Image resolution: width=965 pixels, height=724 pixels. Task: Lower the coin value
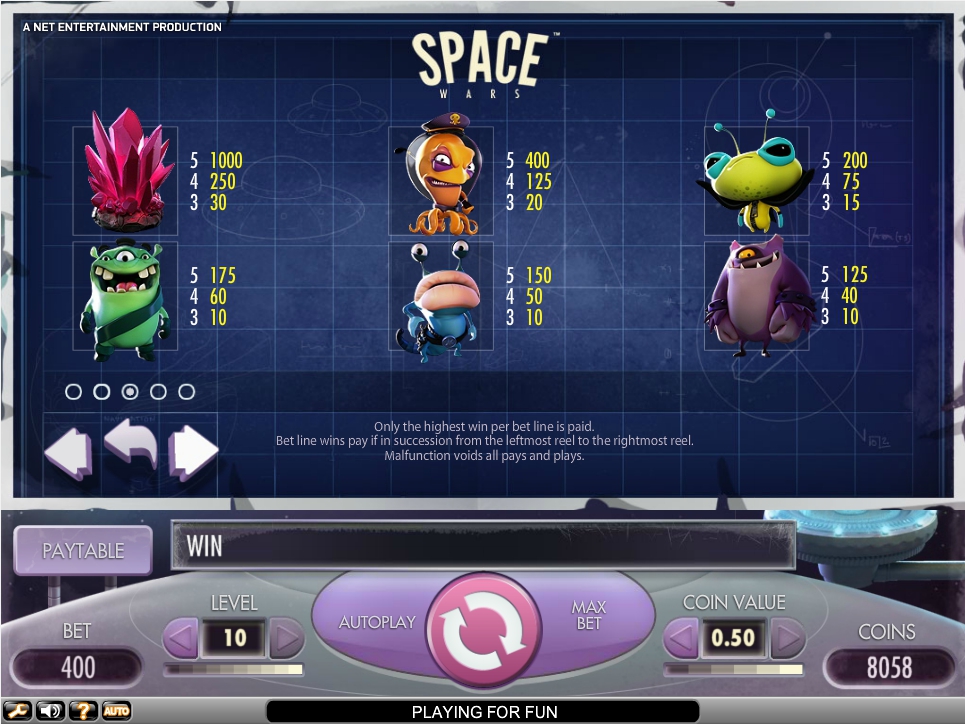point(682,637)
